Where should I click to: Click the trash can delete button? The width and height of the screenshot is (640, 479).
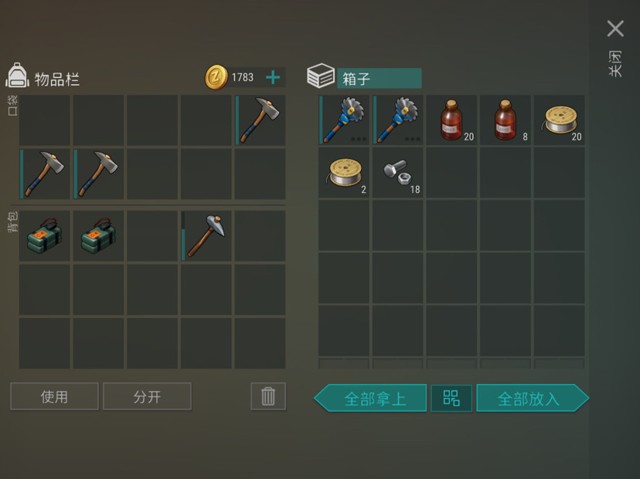pyautogui.click(x=267, y=396)
